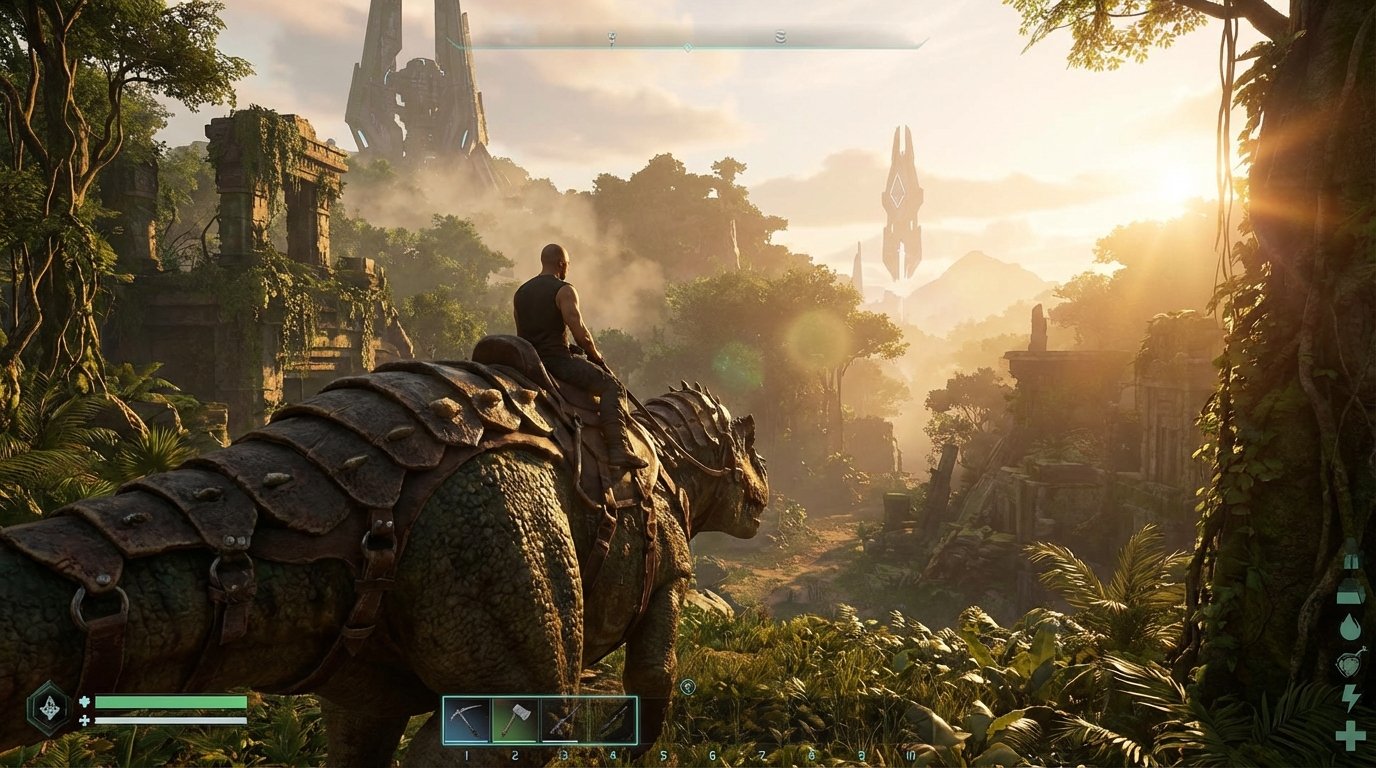Select empty hotbar slot 10
Viewport: 1376px width, 768px height.
point(909,718)
